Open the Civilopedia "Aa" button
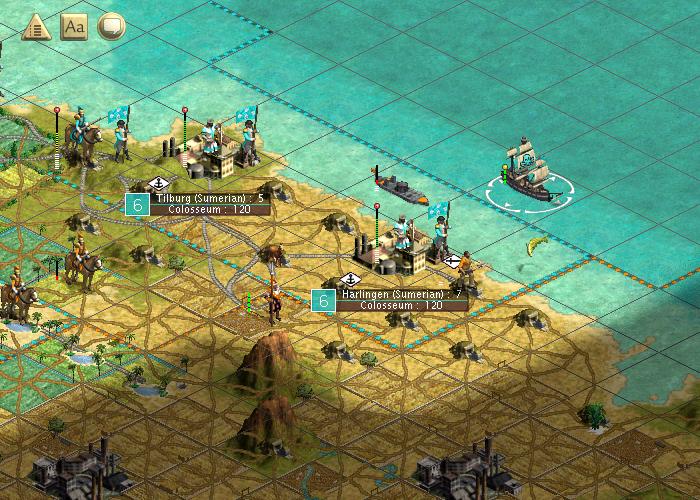Viewport: 700px width, 500px height. tap(75, 27)
